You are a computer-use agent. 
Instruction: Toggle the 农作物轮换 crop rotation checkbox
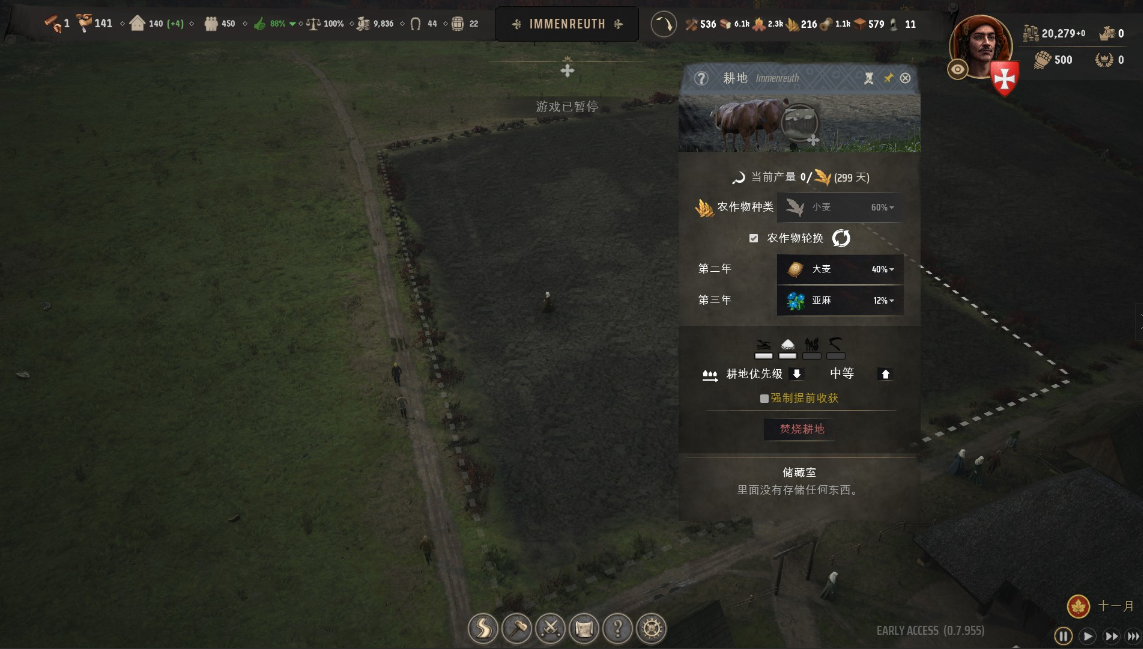click(x=754, y=238)
